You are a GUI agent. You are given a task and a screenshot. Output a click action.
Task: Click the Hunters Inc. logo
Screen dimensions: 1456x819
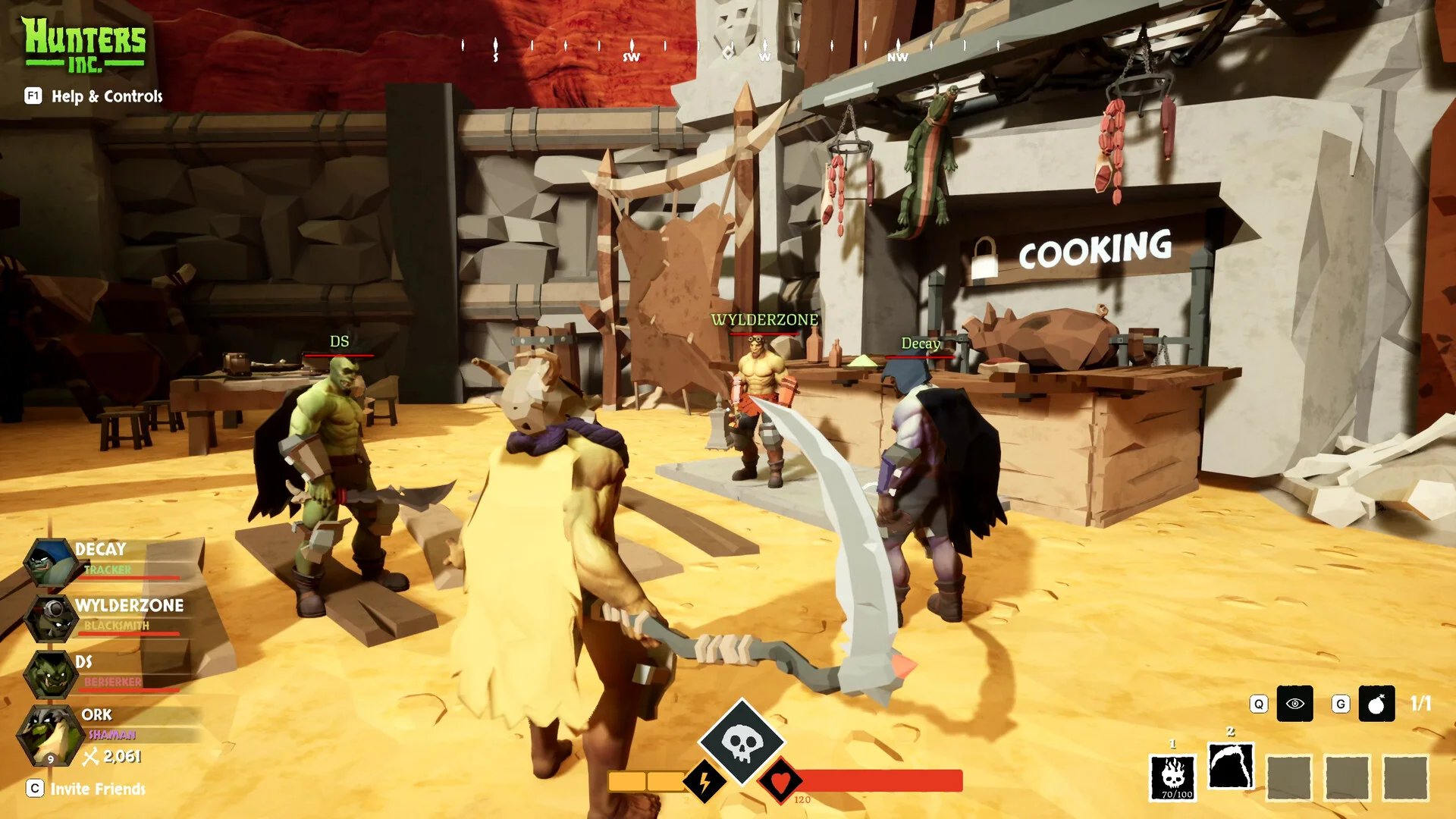pyautogui.click(x=83, y=45)
